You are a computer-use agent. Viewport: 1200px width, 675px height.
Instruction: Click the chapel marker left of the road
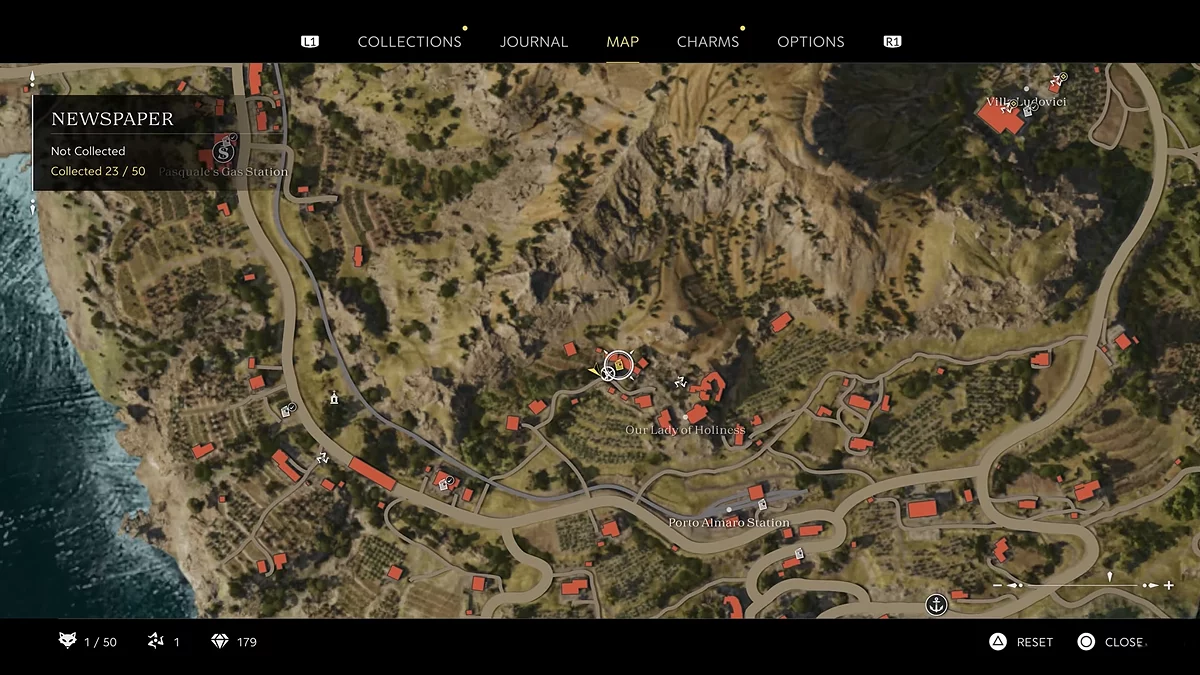coord(334,398)
